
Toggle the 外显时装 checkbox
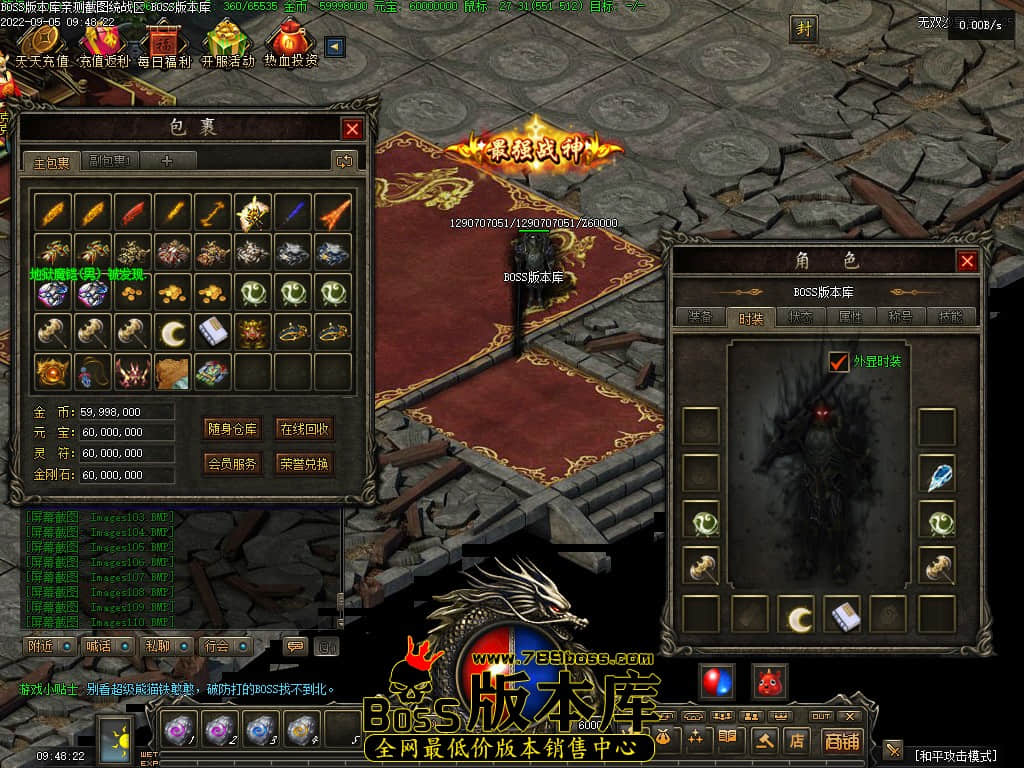click(x=839, y=361)
